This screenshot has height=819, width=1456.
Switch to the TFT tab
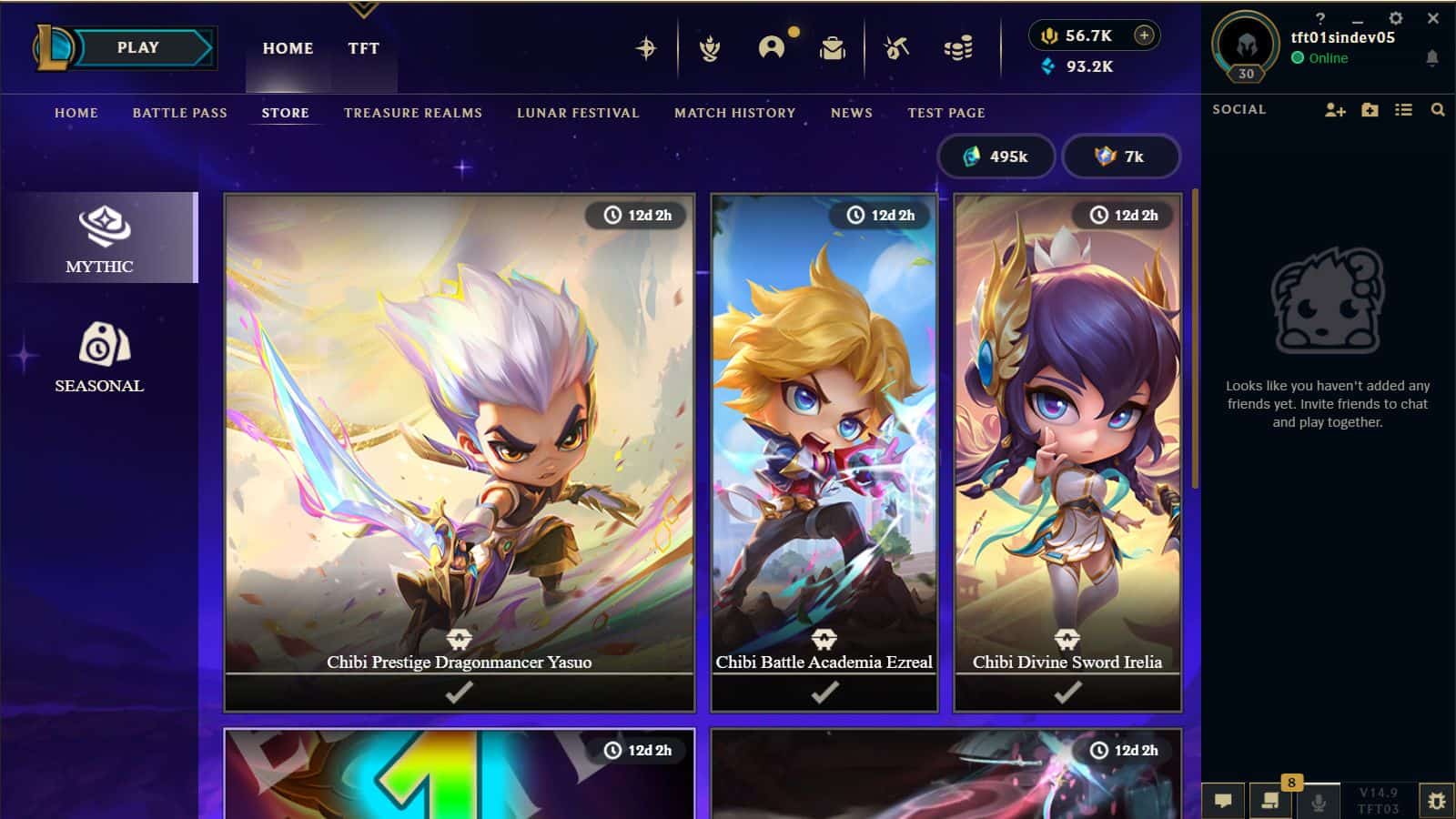[362, 48]
